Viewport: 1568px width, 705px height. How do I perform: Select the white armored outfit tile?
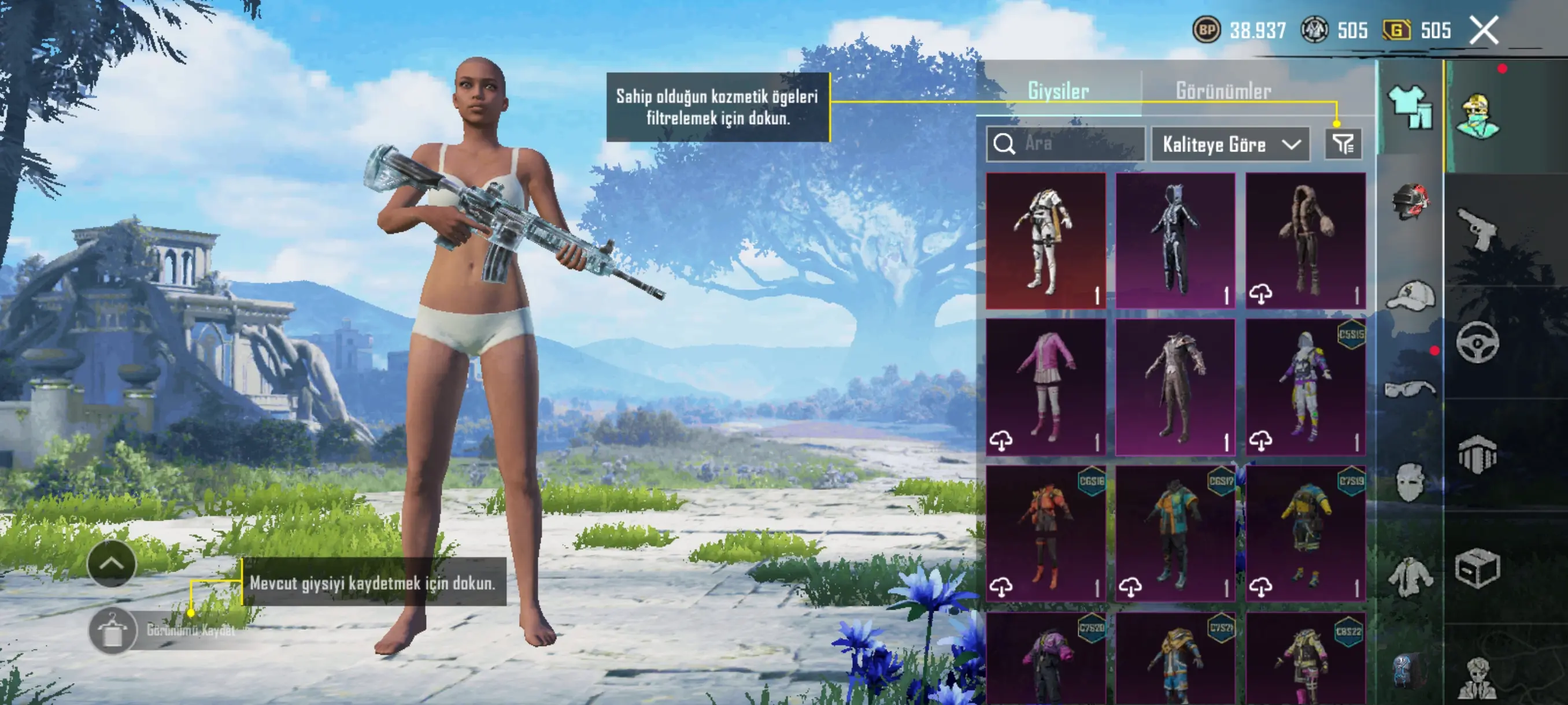tap(1046, 240)
